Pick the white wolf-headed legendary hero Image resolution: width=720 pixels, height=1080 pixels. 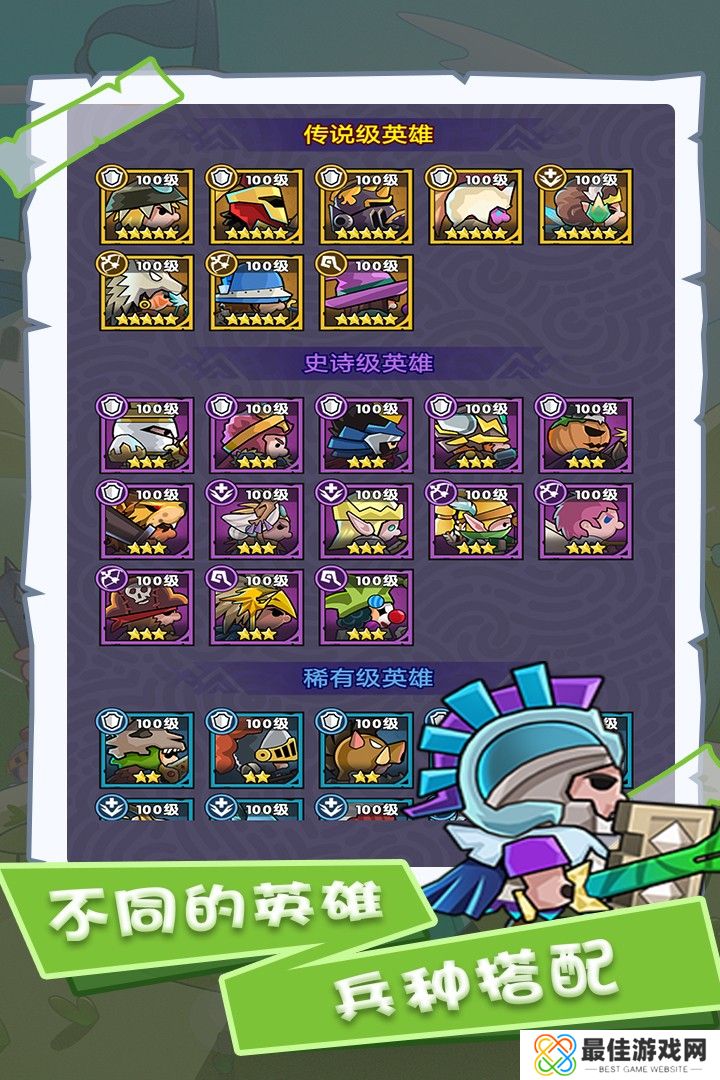[146, 292]
